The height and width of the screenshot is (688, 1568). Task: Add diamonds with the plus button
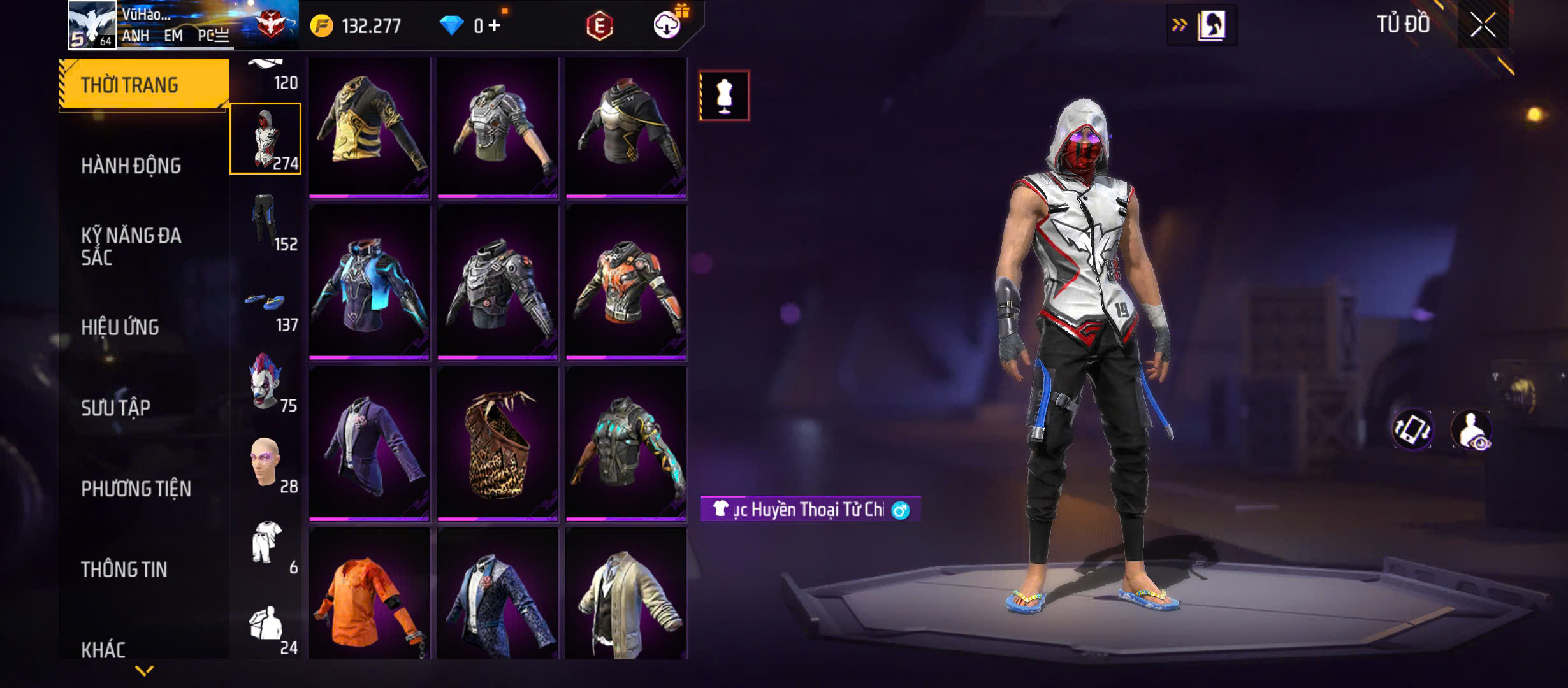(495, 25)
